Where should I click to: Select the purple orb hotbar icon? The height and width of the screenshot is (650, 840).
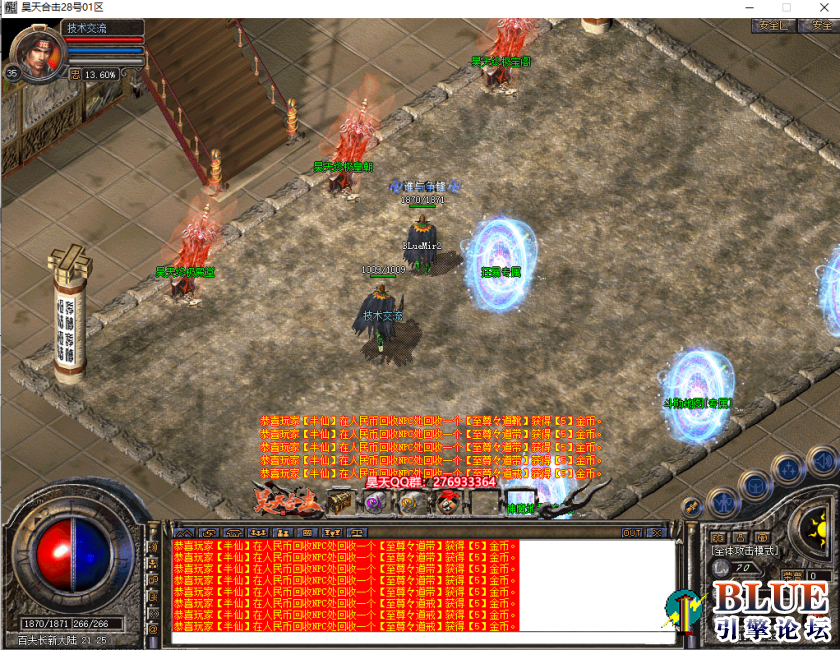(x=375, y=502)
